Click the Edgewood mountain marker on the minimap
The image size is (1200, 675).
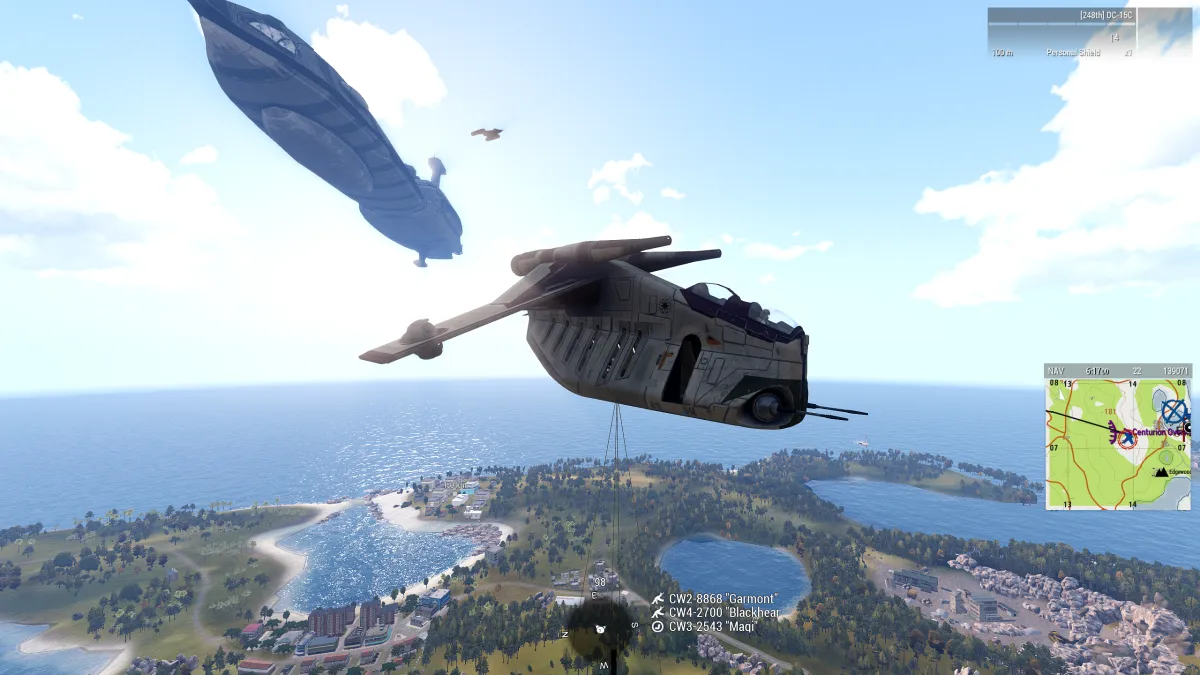(x=1161, y=470)
